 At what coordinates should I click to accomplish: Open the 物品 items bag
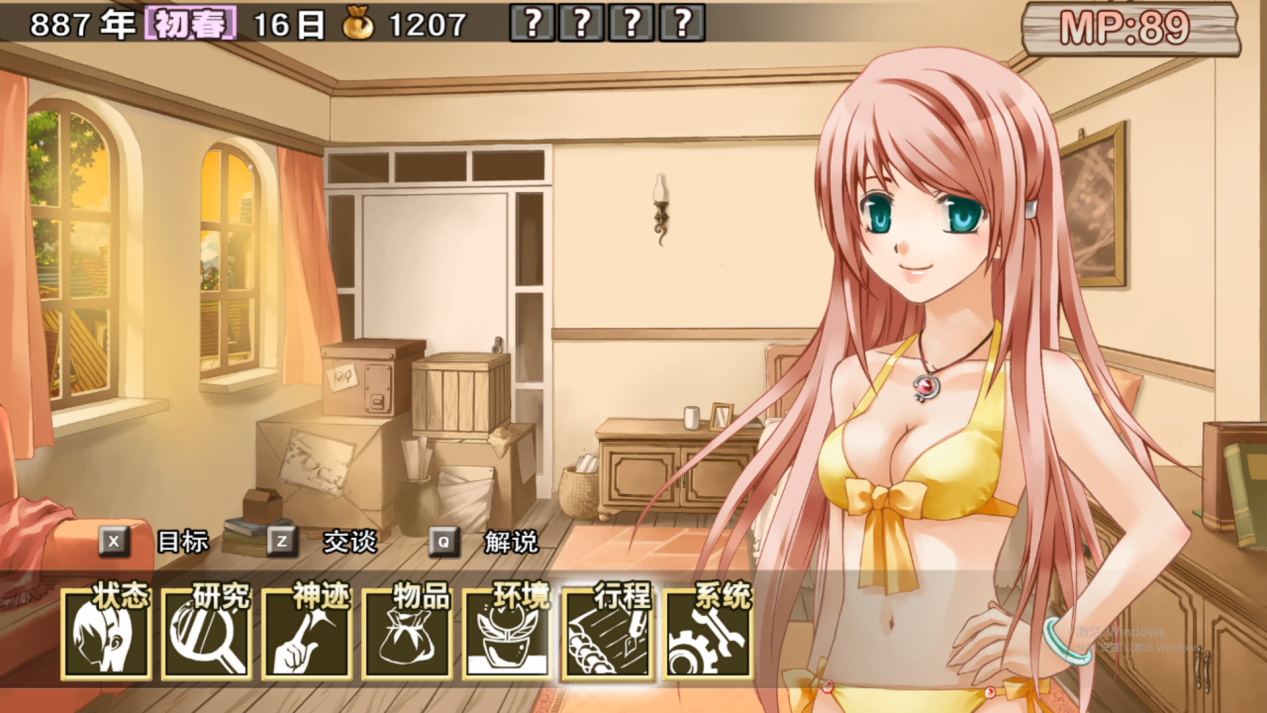pyautogui.click(x=407, y=633)
